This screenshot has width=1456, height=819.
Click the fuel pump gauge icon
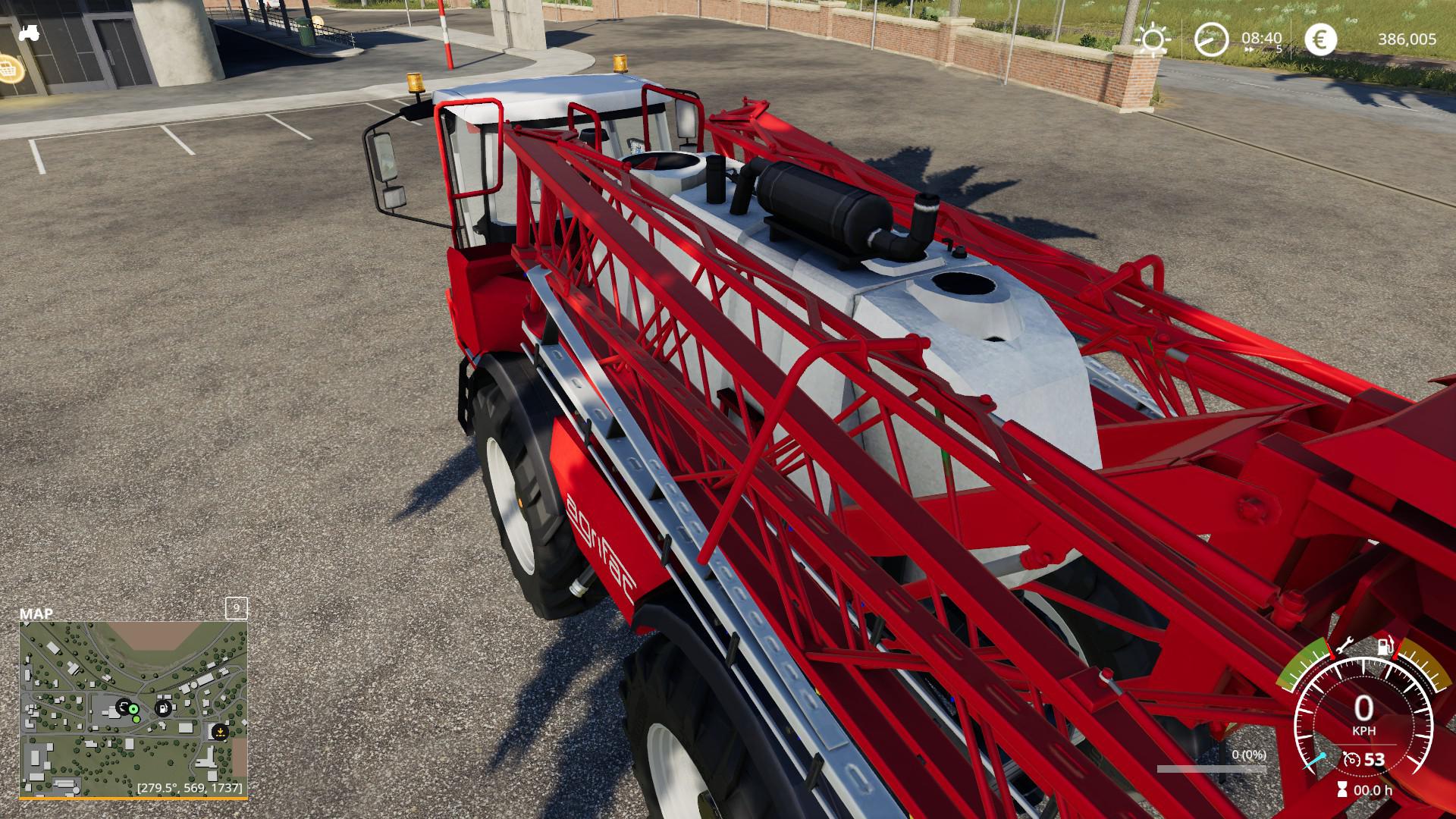(x=1386, y=645)
